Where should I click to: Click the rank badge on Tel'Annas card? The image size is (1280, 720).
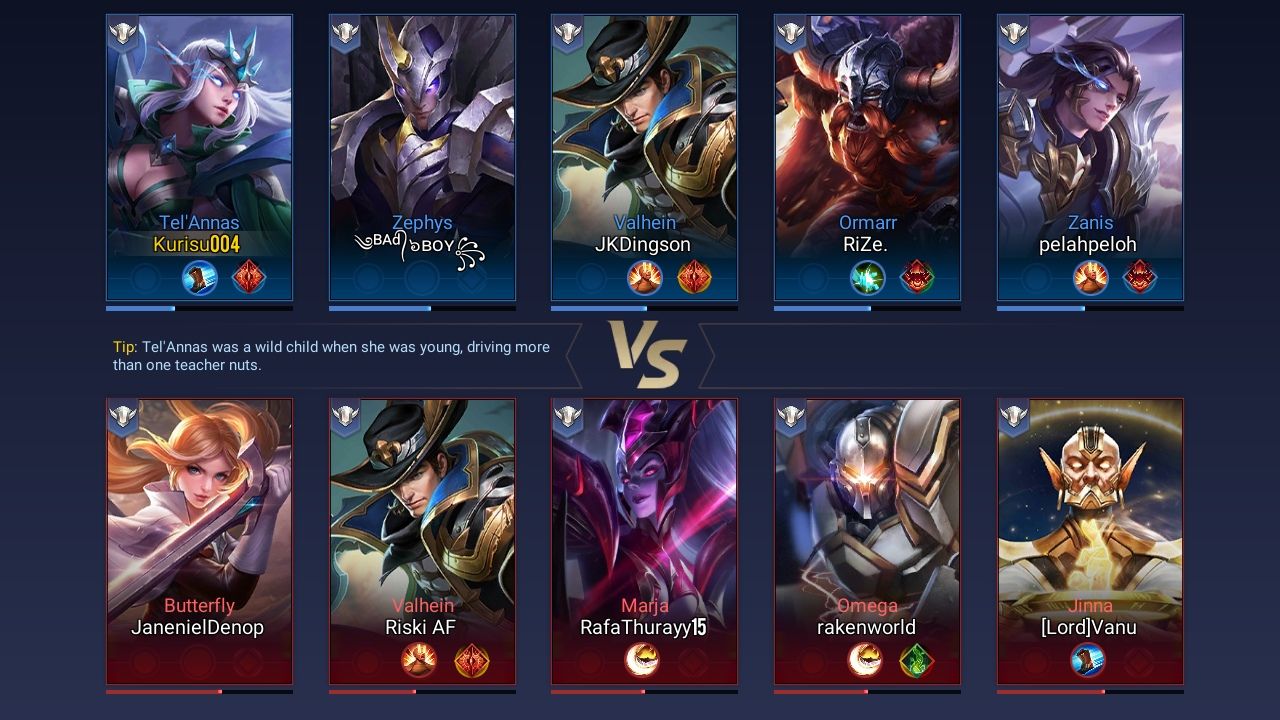click(x=122, y=33)
